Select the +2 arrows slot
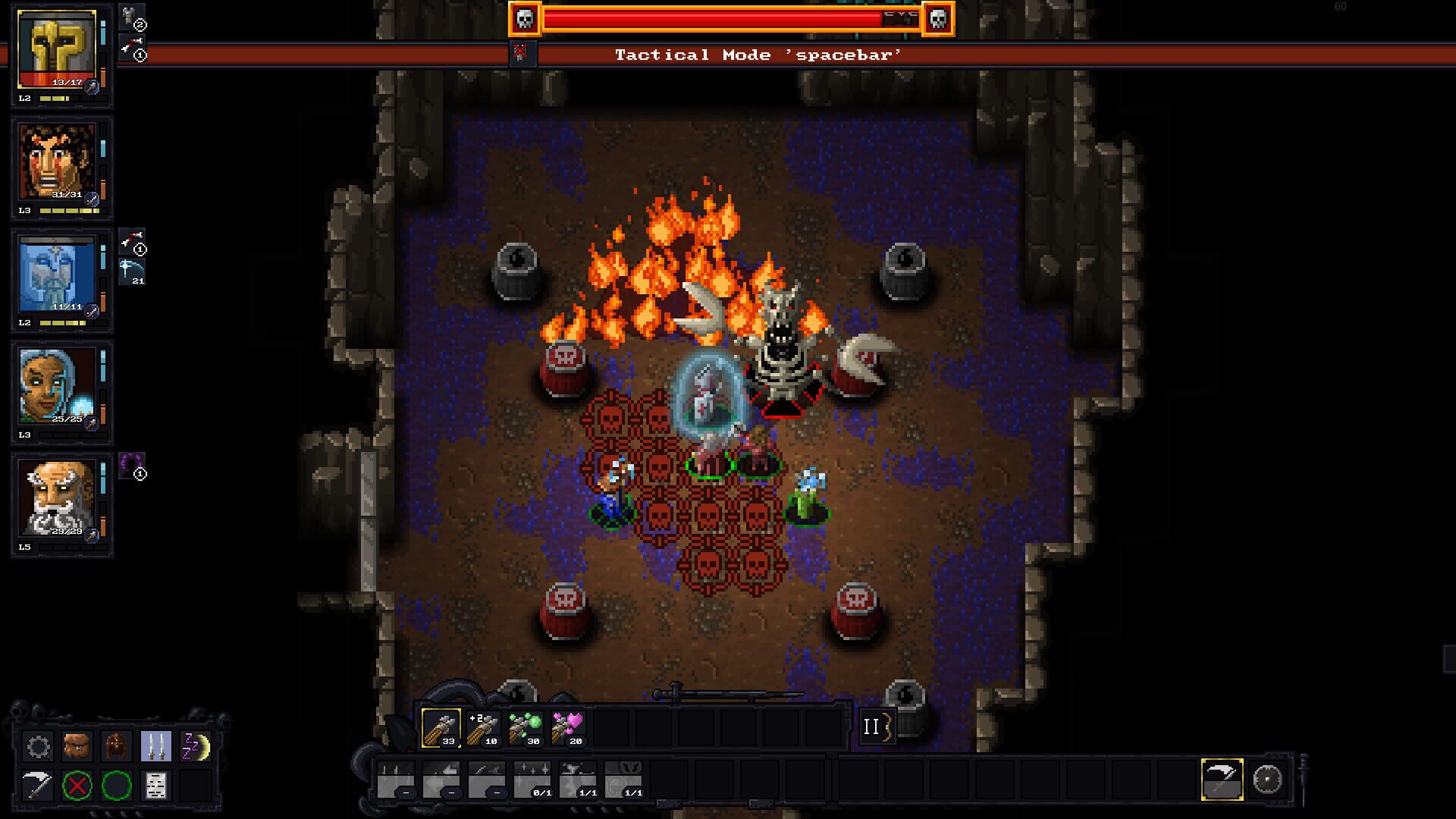Viewport: 1456px width, 819px height. (483, 728)
